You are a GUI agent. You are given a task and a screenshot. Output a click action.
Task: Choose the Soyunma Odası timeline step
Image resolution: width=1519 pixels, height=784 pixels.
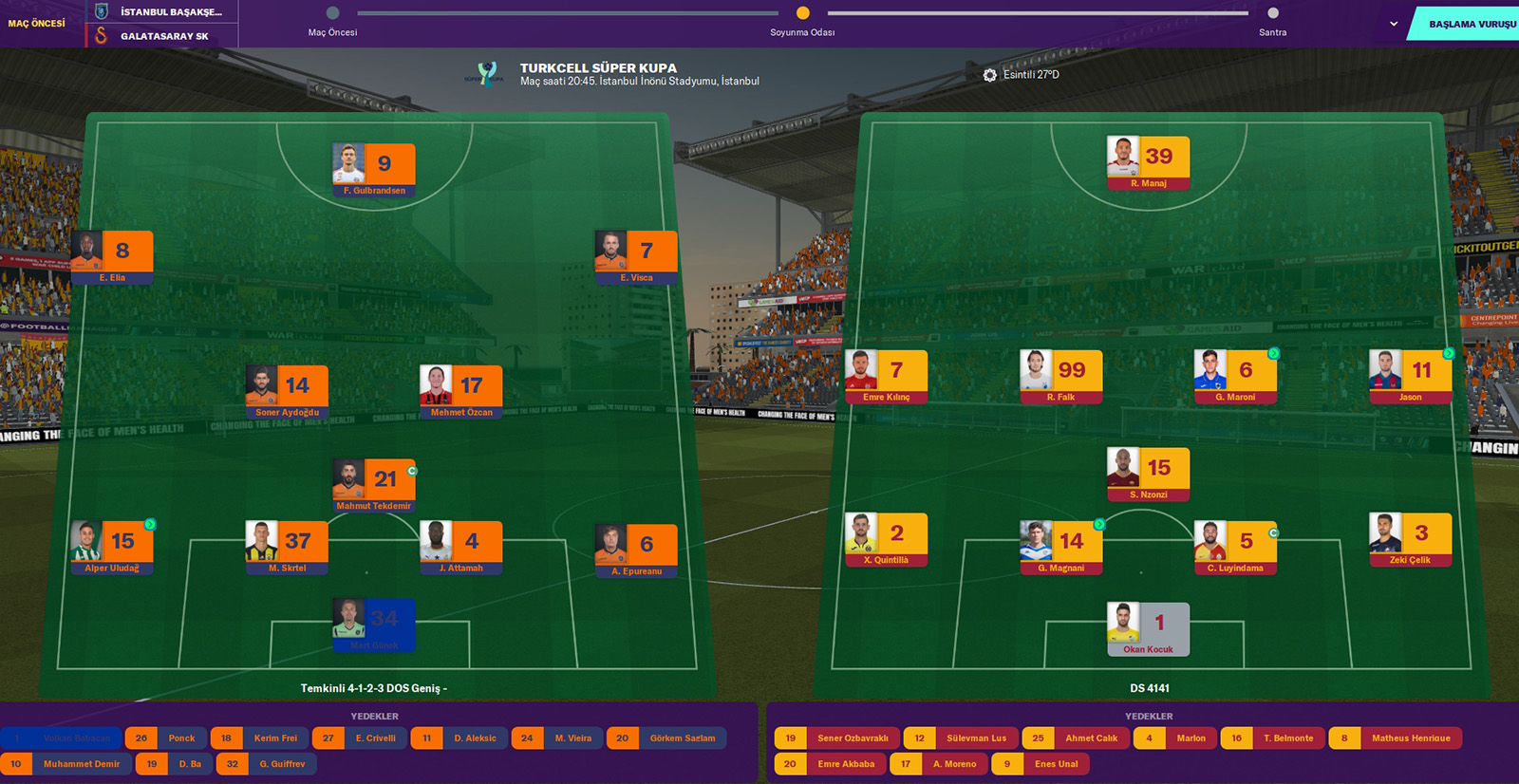tap(802, 13)
